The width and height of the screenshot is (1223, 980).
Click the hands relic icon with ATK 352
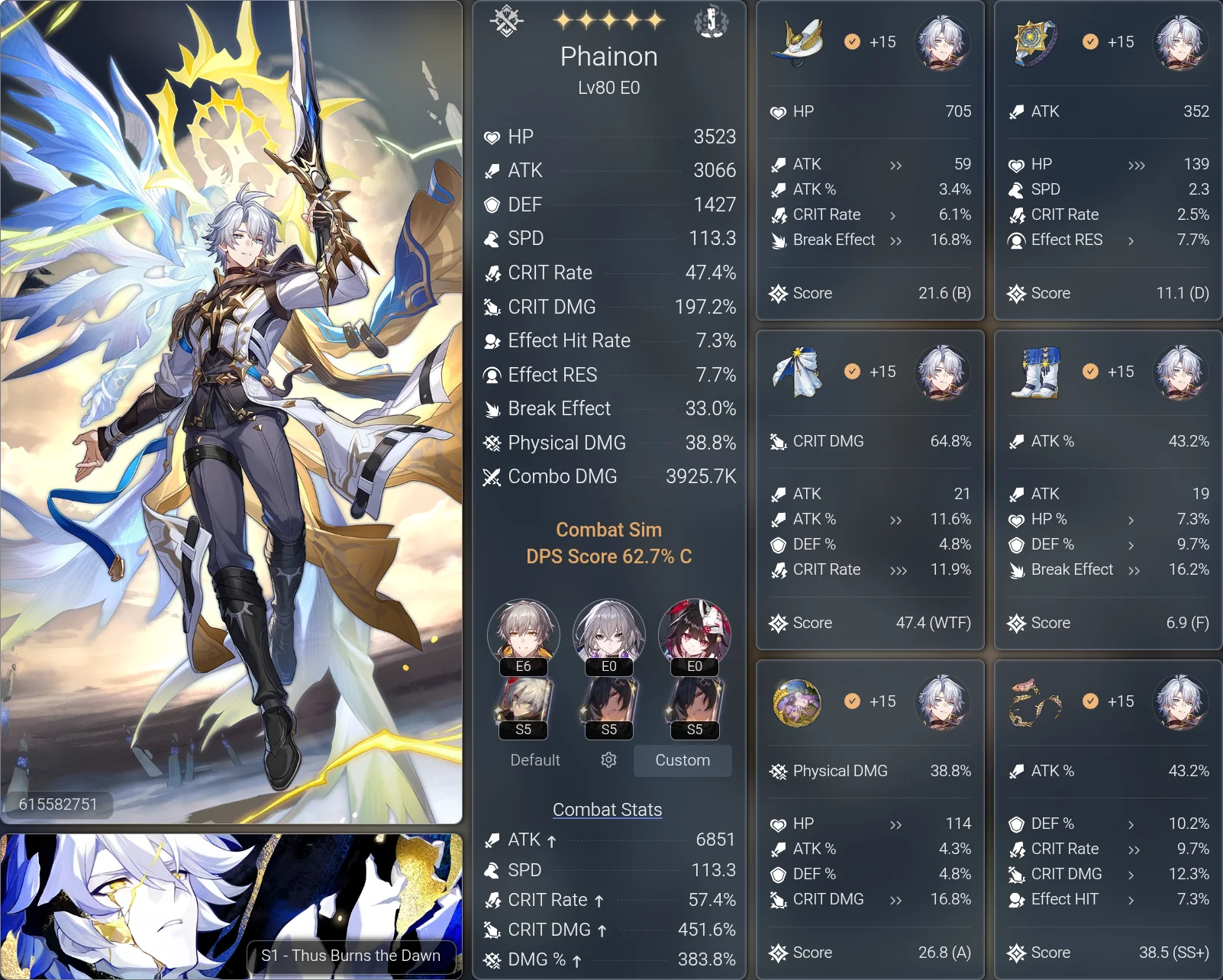coord(1035,43)
